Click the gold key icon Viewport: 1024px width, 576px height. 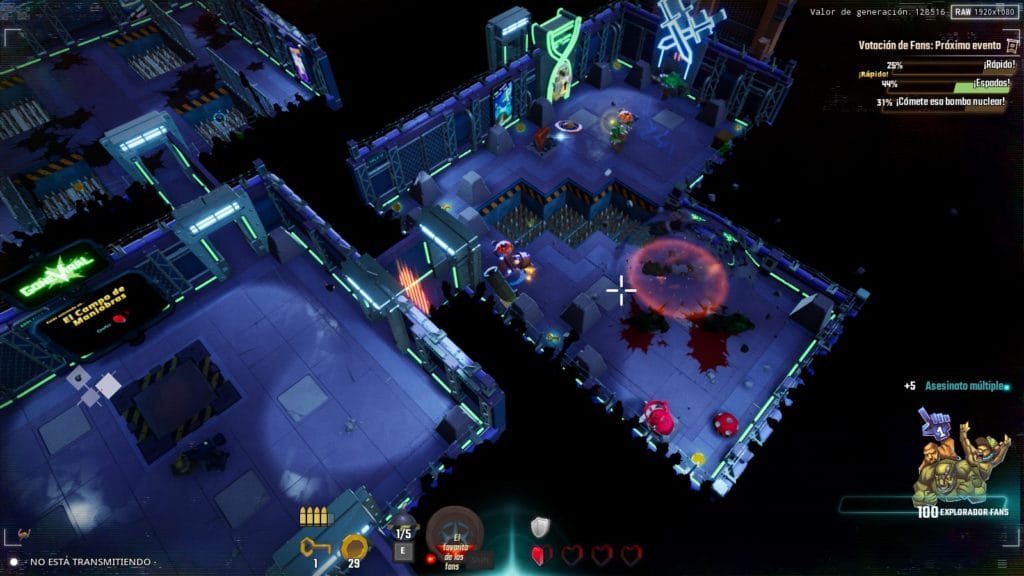click(315, 546)
